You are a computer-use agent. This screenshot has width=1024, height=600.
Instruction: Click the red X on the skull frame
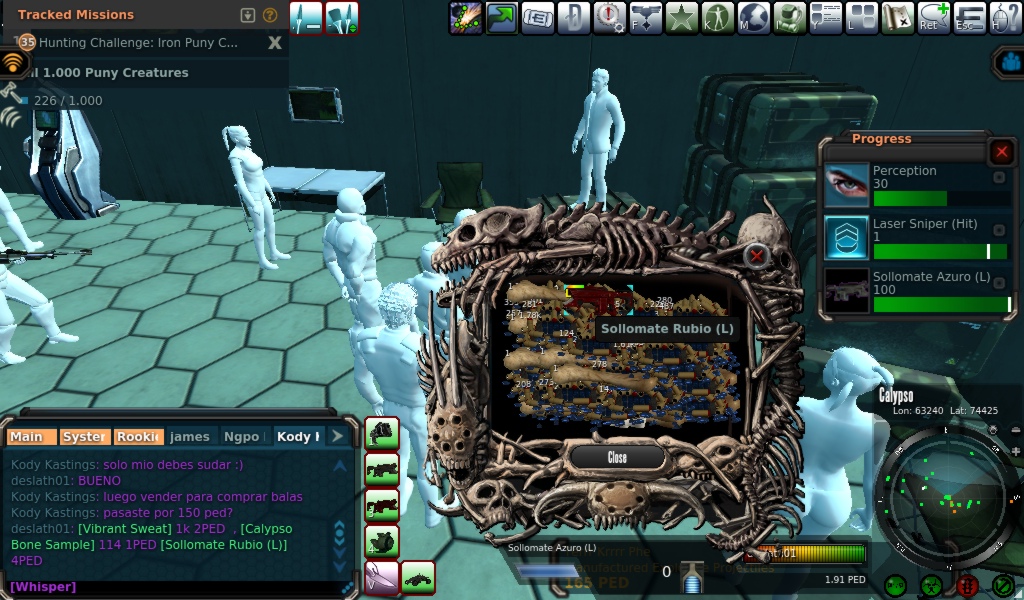(757, 255)
